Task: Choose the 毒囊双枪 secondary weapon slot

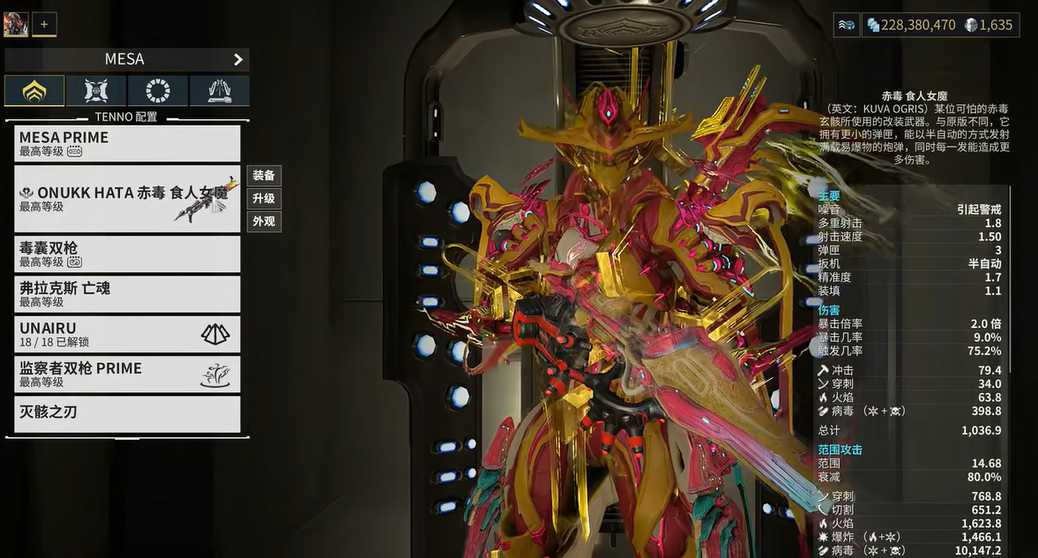Action: [127, 254]
